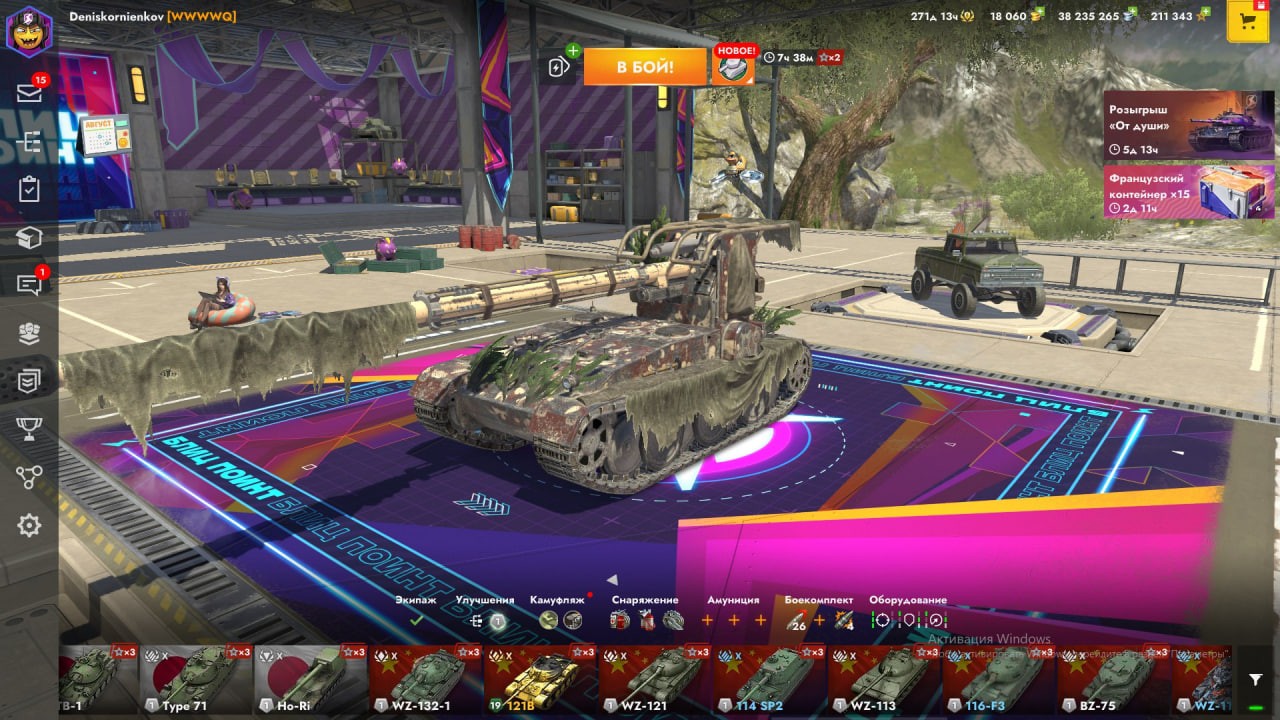Select the Ho-Ri tank in the carousel
This screenshot has height=720, width=1280.
click(311, 679)
